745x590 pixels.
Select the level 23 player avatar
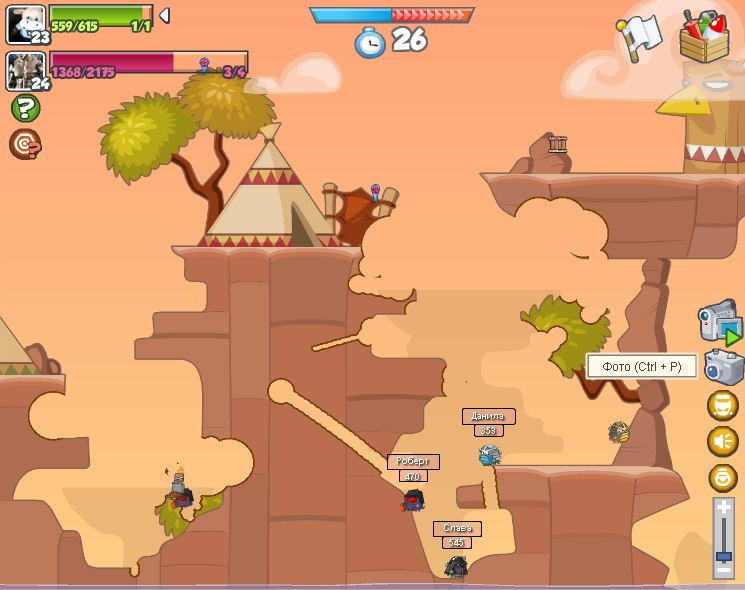[x=25, y=22]
